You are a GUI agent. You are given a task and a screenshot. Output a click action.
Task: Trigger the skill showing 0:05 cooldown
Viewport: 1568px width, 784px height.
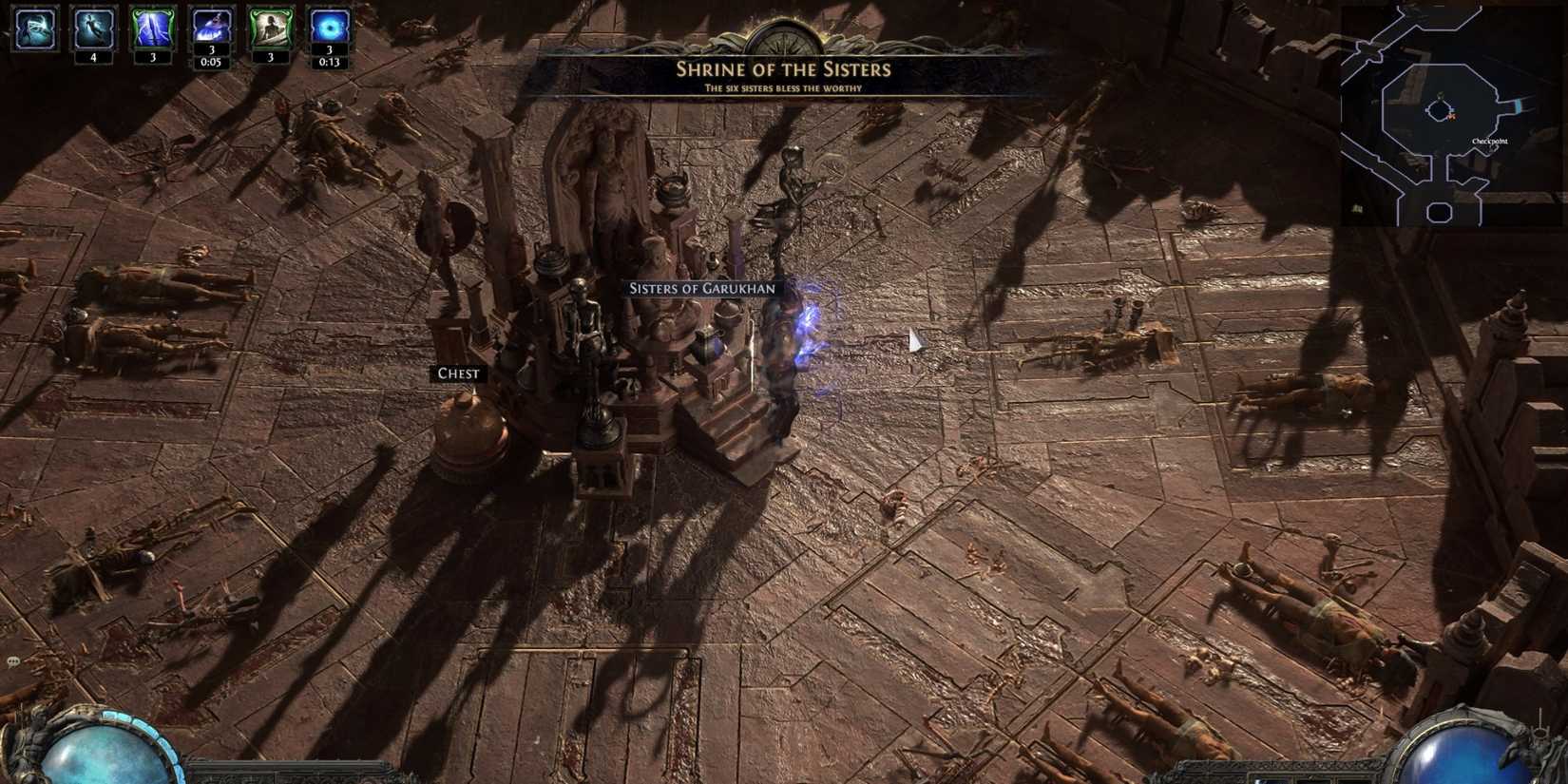click(211, 27)
